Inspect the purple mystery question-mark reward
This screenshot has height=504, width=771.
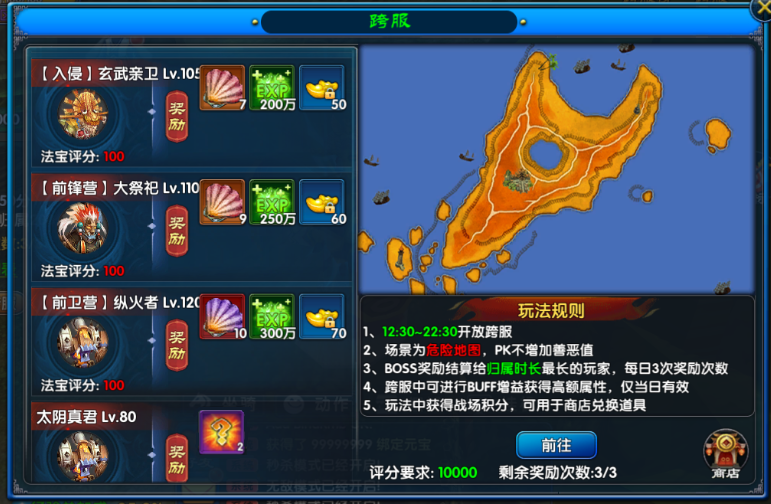pos(221,430)
